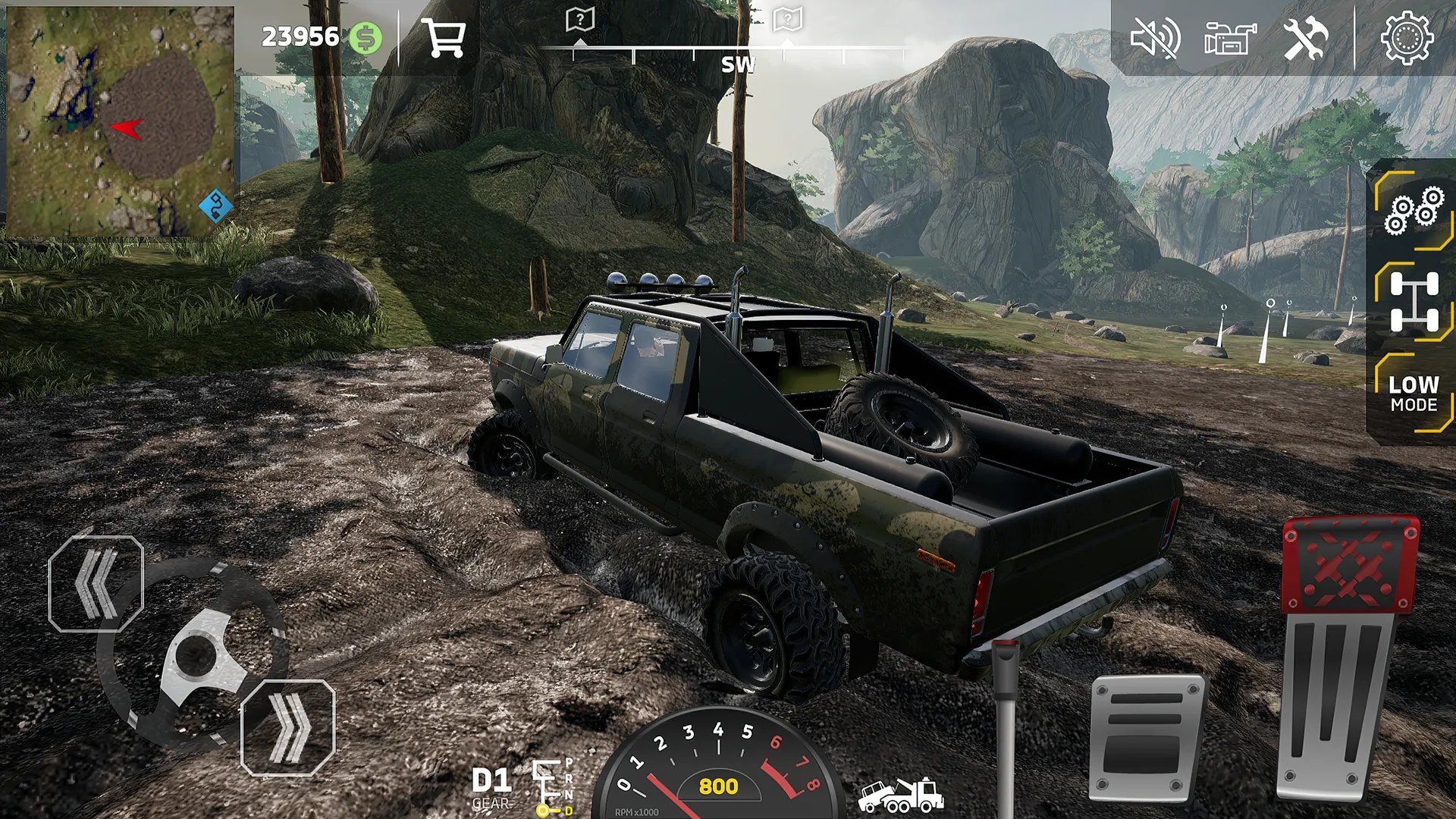1456x819 pixels.
Task: Select the four-wheel chassis drive icon
Action: tap(1414, 302)
